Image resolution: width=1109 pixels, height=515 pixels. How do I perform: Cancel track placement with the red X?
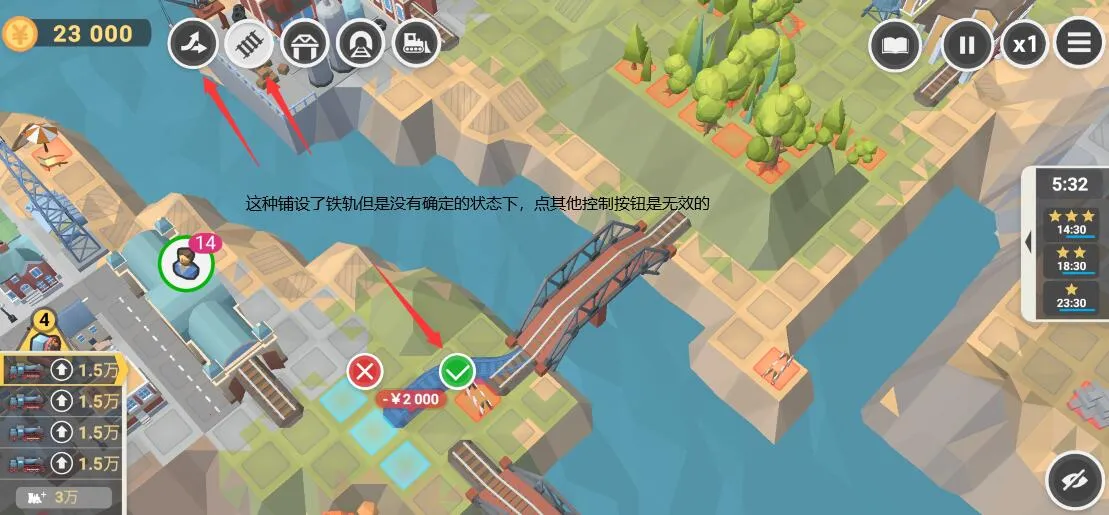[365, 372]
